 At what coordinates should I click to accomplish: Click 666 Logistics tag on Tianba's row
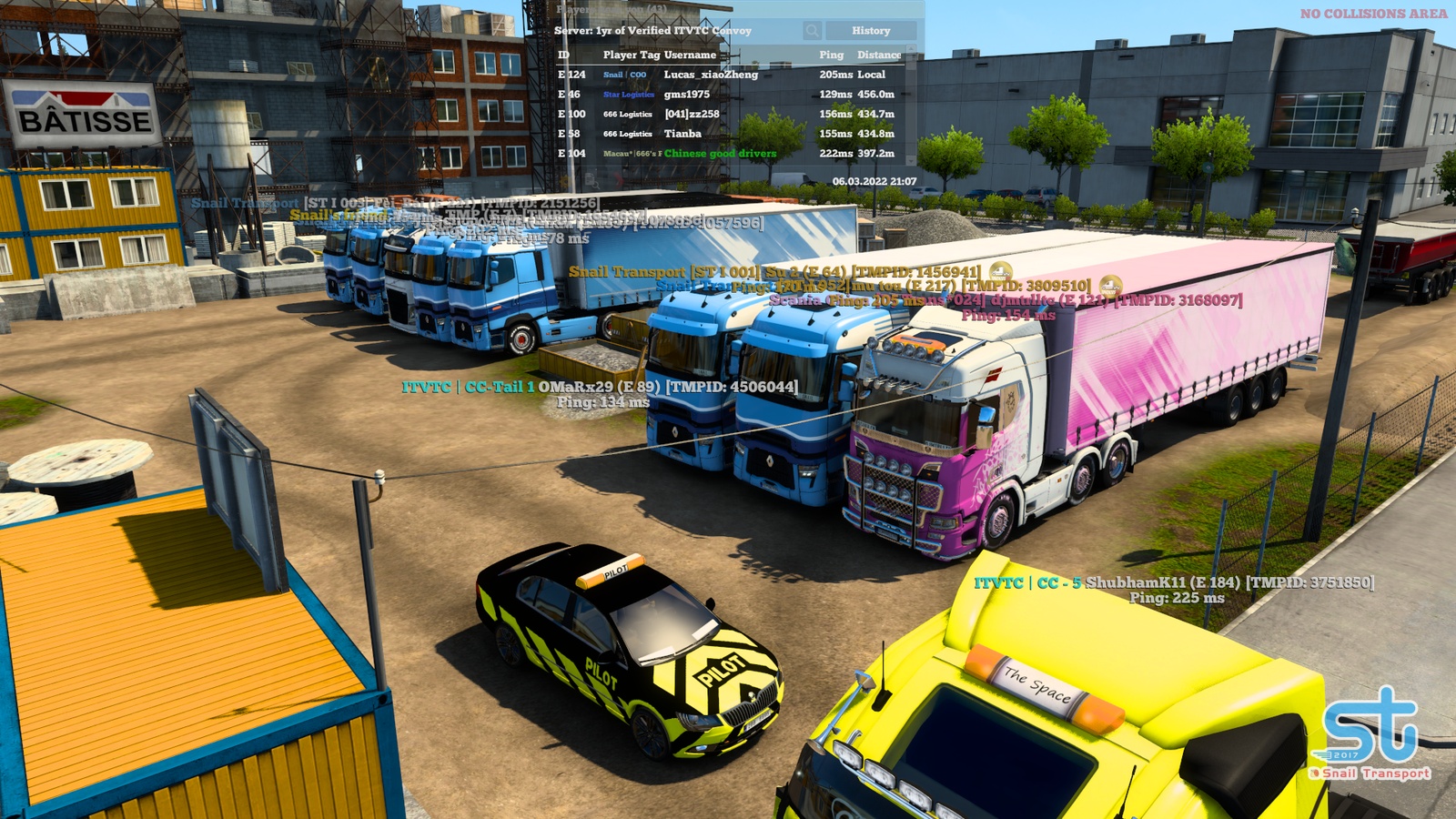(x=626, y=134)
